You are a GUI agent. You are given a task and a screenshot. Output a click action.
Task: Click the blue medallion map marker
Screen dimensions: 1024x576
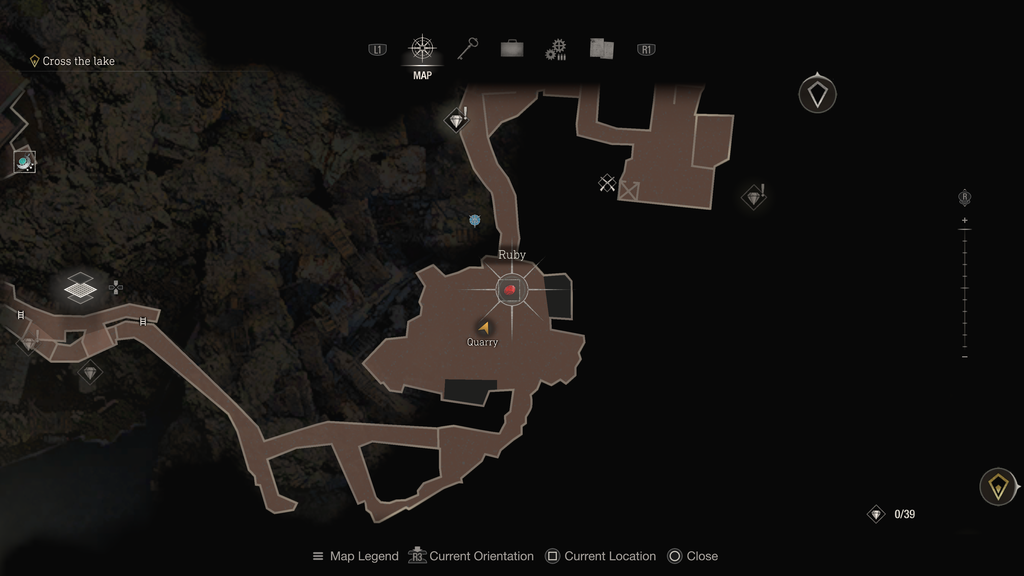475,220
